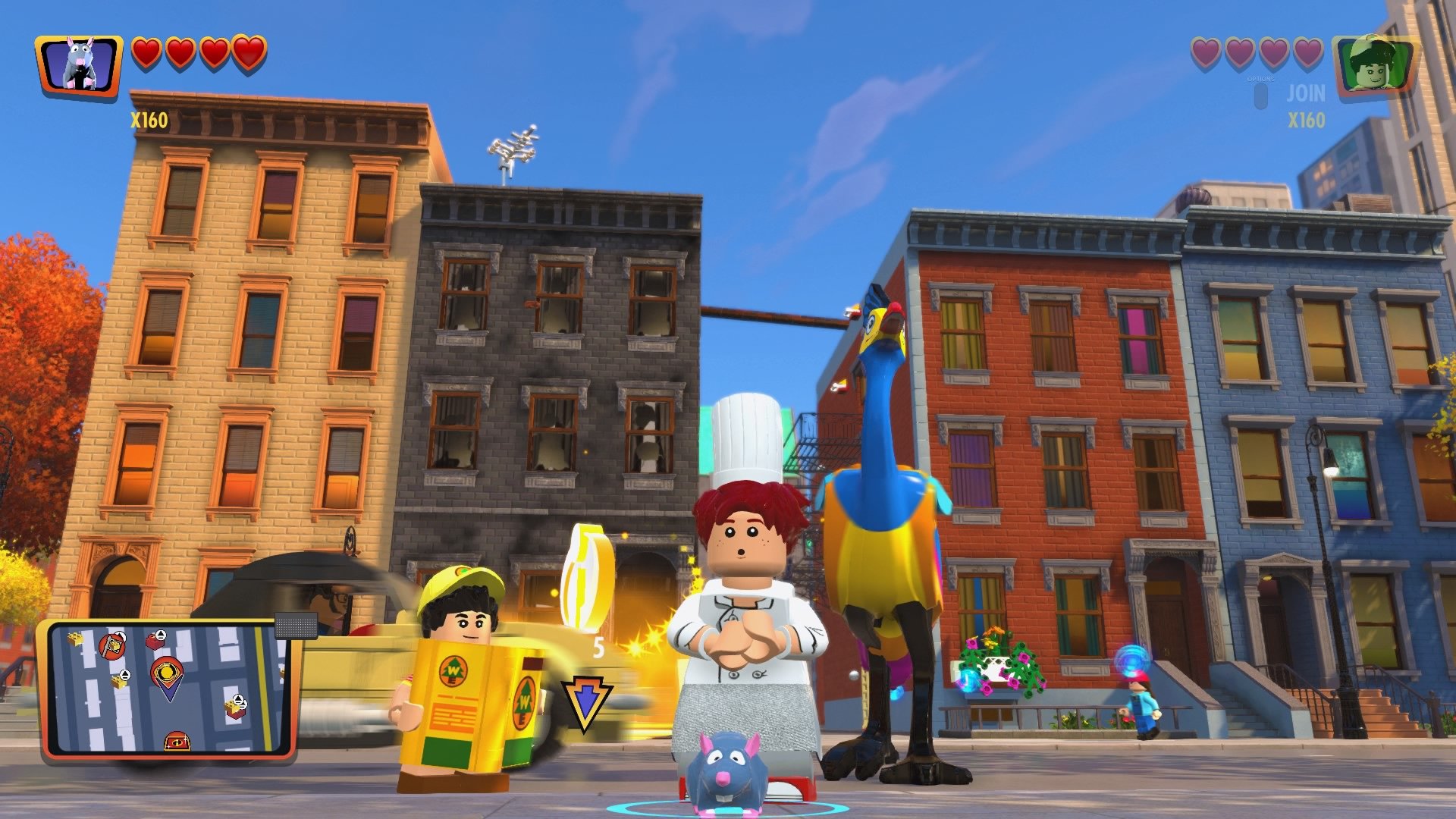Viewport: 1456px width, 819px height.
Task: Click the triangle prompt above the left gold brick marker
Action: tap(124, 676)
